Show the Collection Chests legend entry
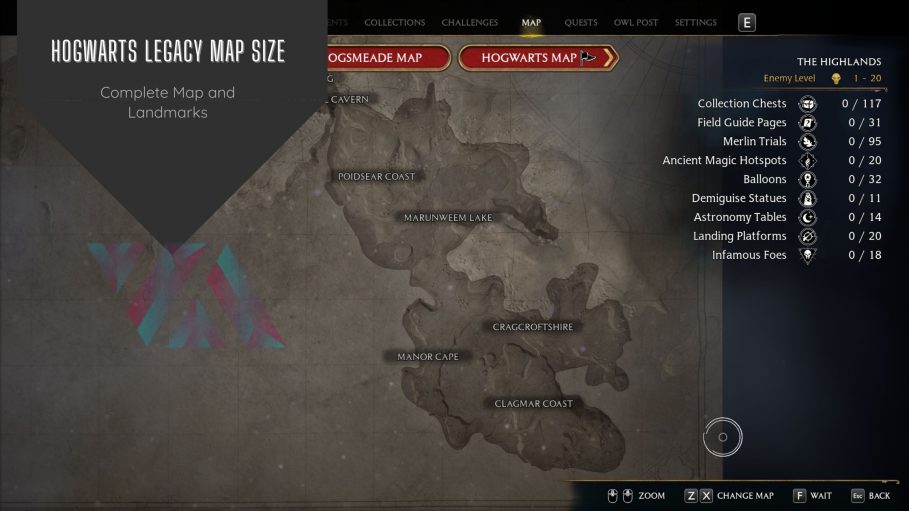Image resolution: width=909 pixels, height=511 pixels. (x=742, y=103)
